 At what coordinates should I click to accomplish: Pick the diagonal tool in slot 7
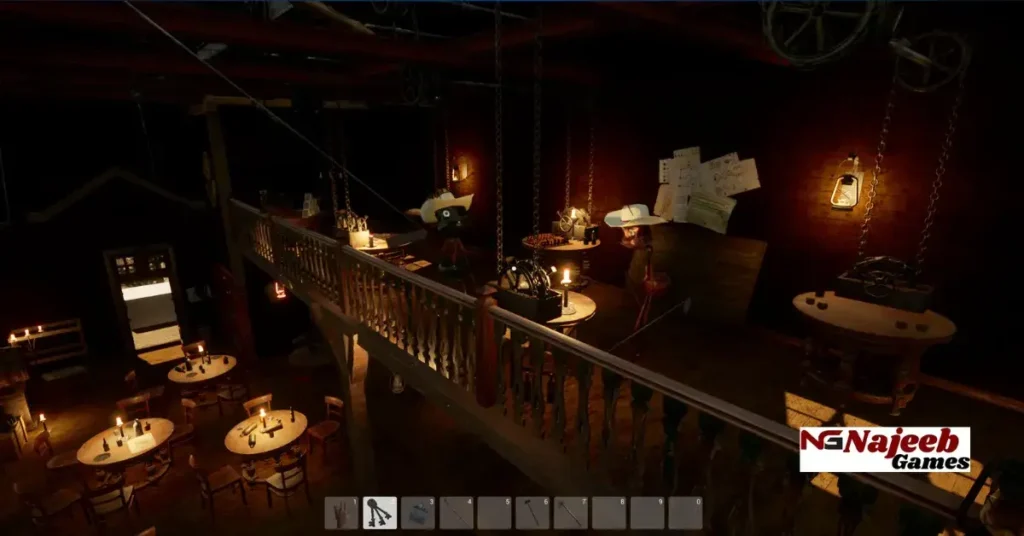click(x=570, y=513)
